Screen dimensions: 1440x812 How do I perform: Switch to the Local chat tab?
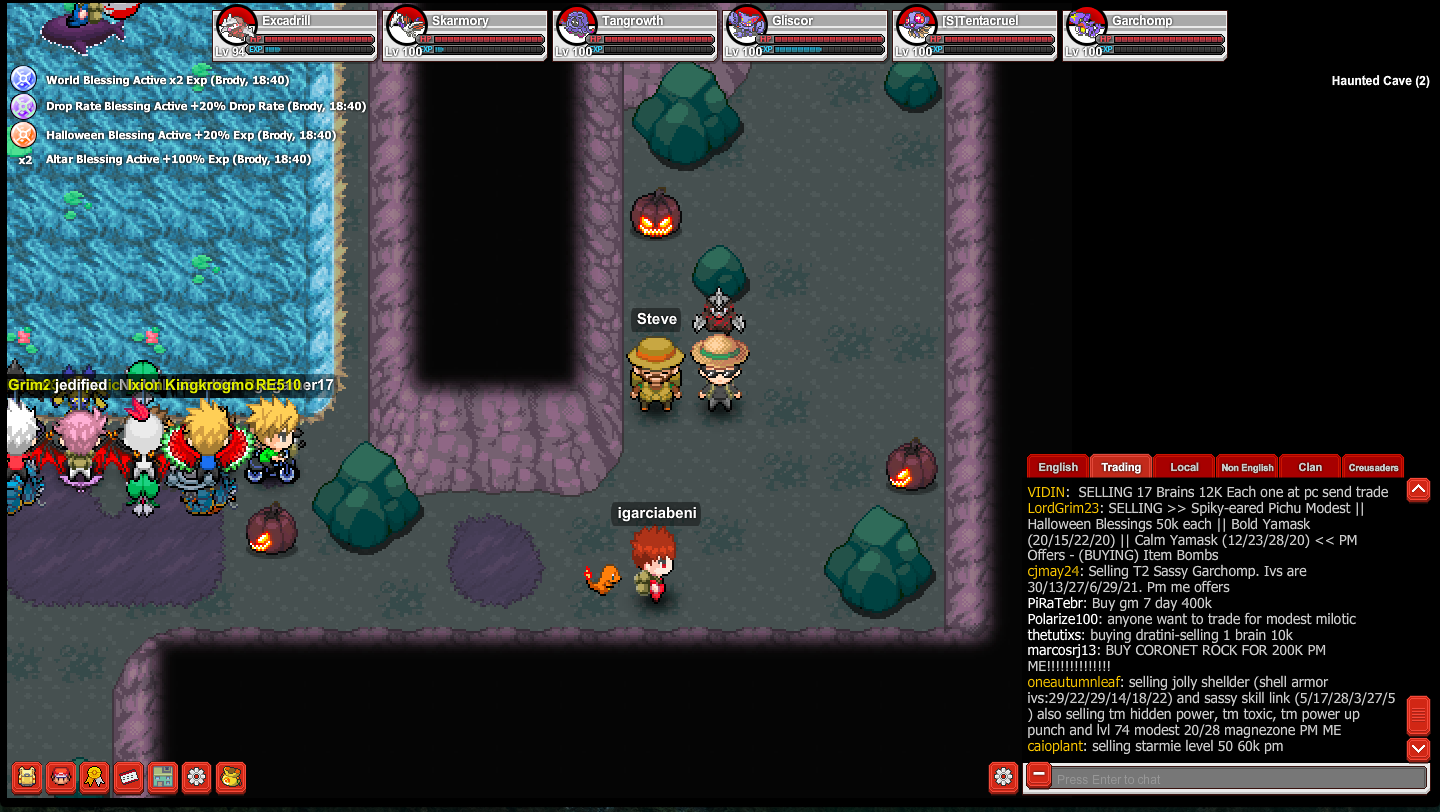click(1183, 466)
